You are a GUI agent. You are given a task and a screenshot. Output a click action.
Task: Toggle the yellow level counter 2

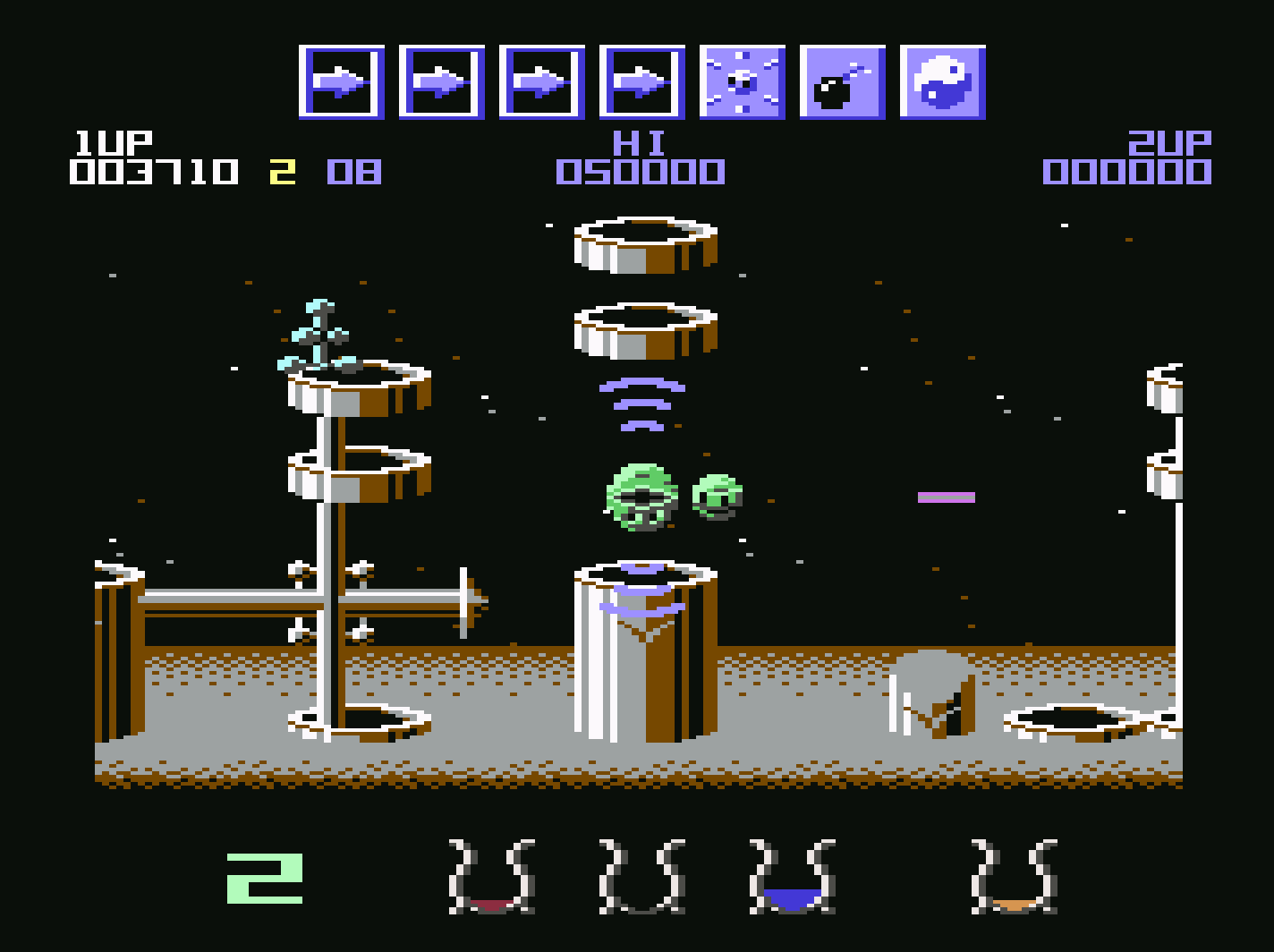click(x=281, y=168)
